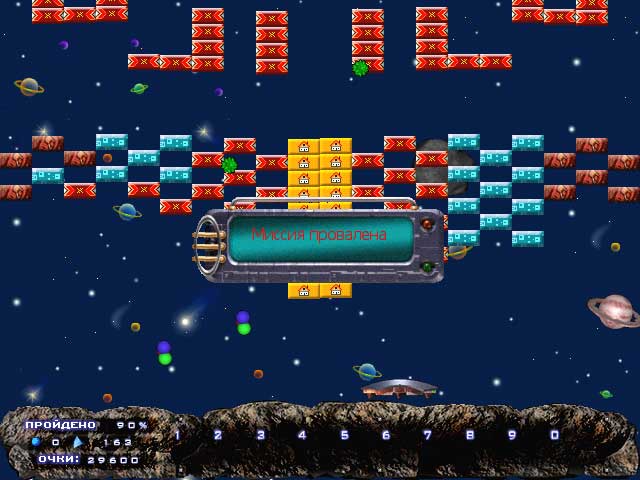Dismiss the "Миссия провалена" message panel
640x480 pixels.
320,236
